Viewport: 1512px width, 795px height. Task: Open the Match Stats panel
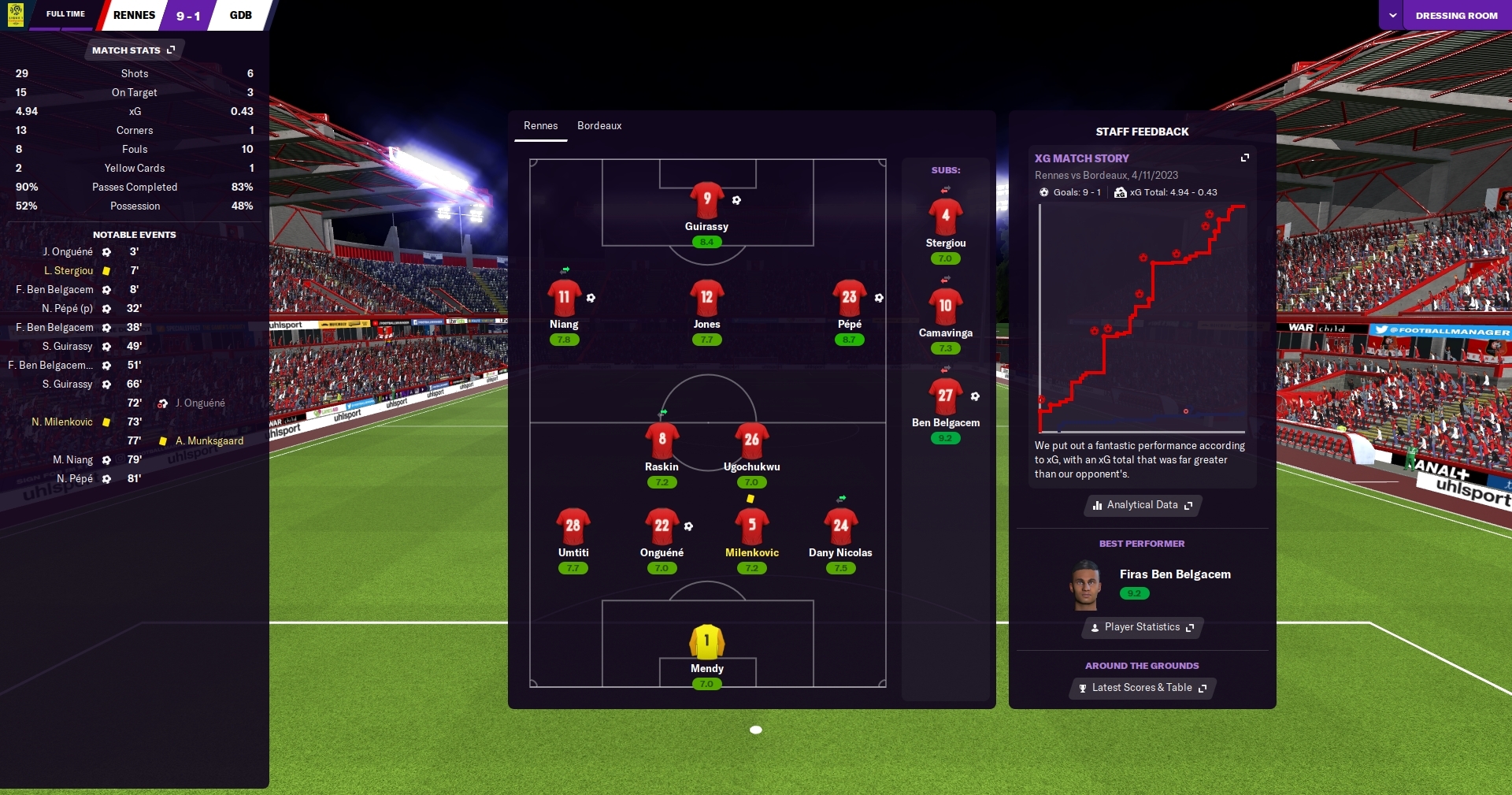click(133, 50)
